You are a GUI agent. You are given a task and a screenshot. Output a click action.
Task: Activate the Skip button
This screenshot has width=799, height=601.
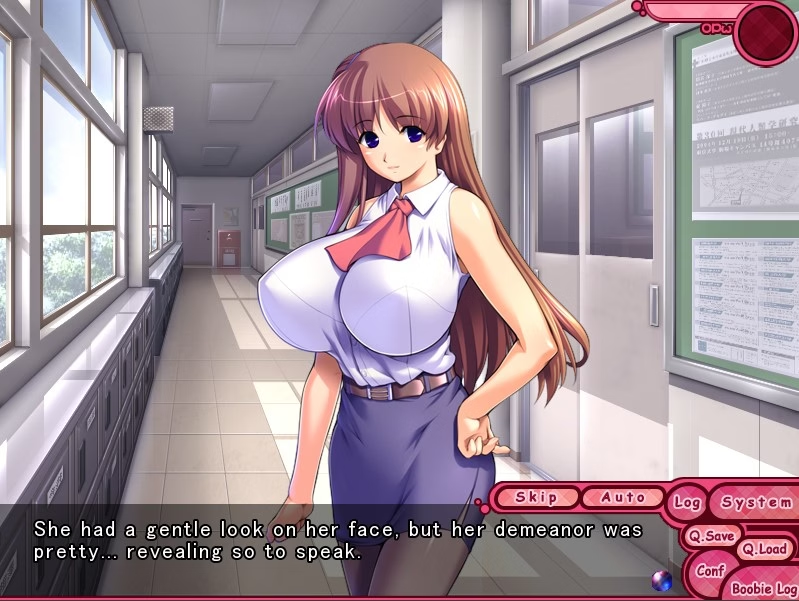[x=536, y=497]
